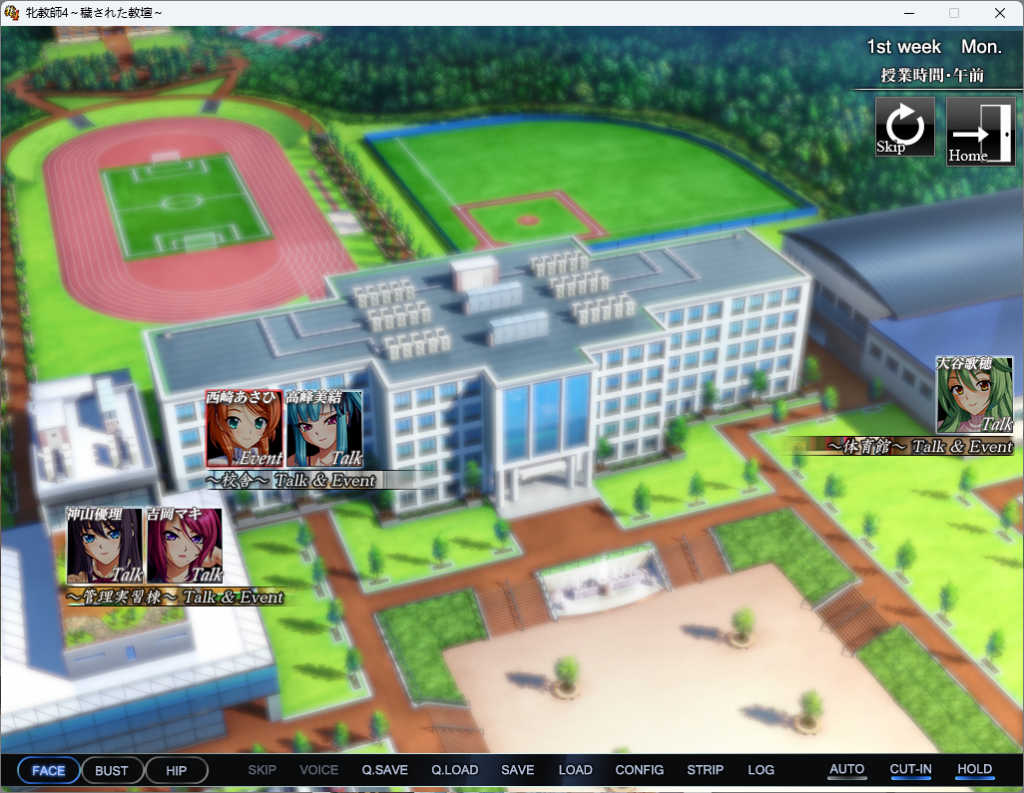The width and height of the screenshot is (1024, 793).
Task: Click the STRIP option in bottom bar
Action: point(706,770)
